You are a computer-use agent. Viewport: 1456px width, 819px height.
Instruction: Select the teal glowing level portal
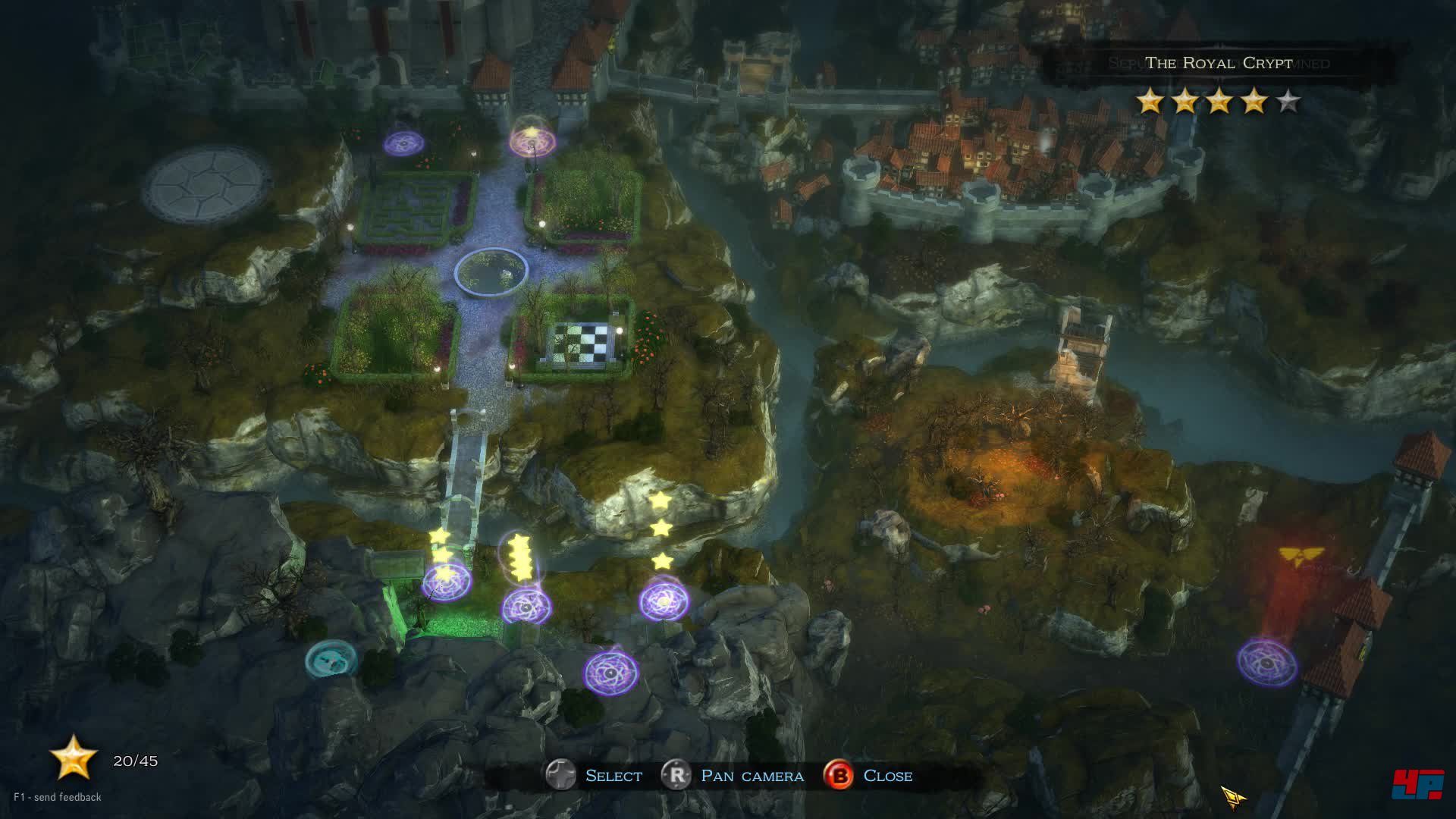331,661
